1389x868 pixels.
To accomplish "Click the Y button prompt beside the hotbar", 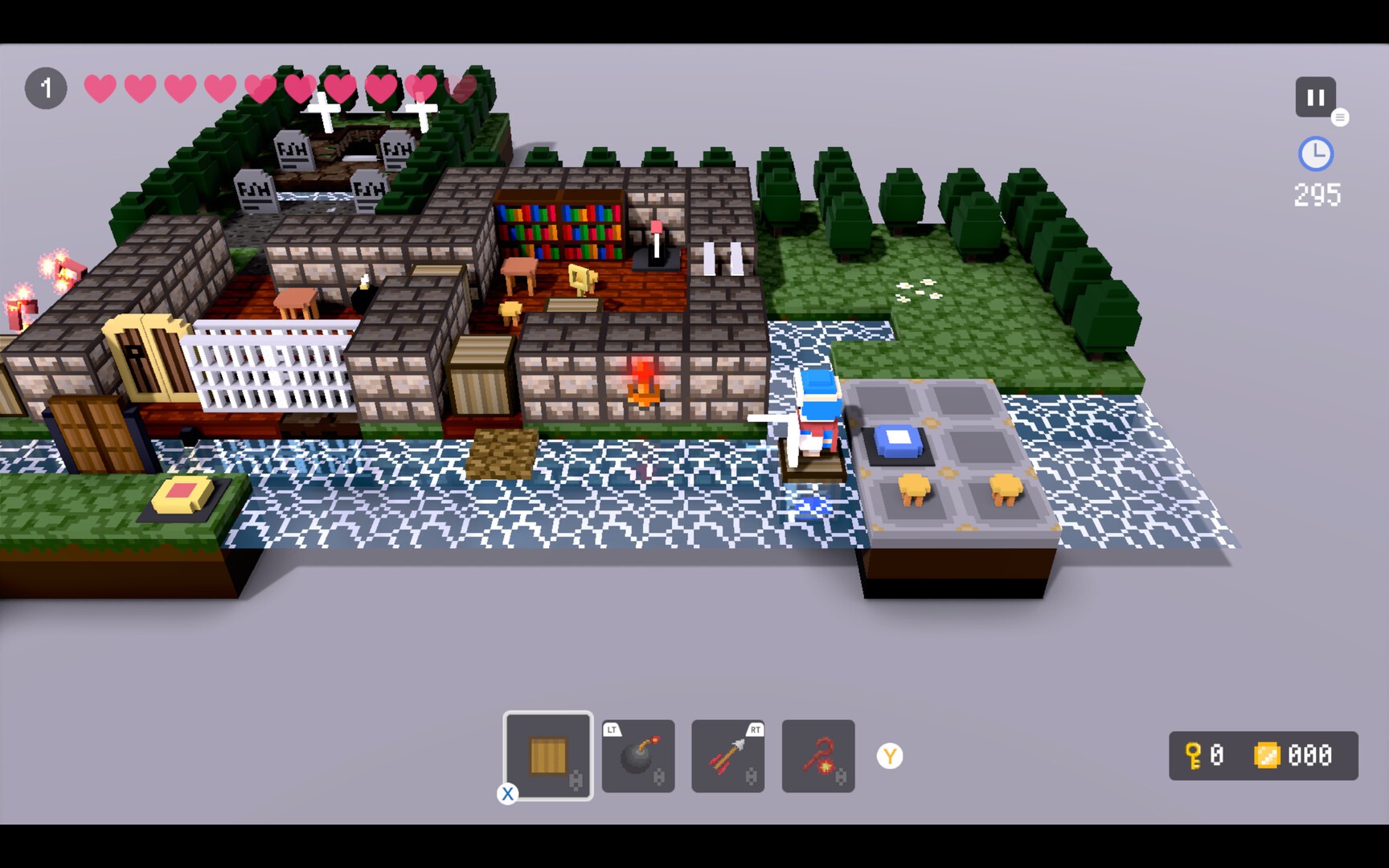I will pyautogui.click(x=889, y=755).
